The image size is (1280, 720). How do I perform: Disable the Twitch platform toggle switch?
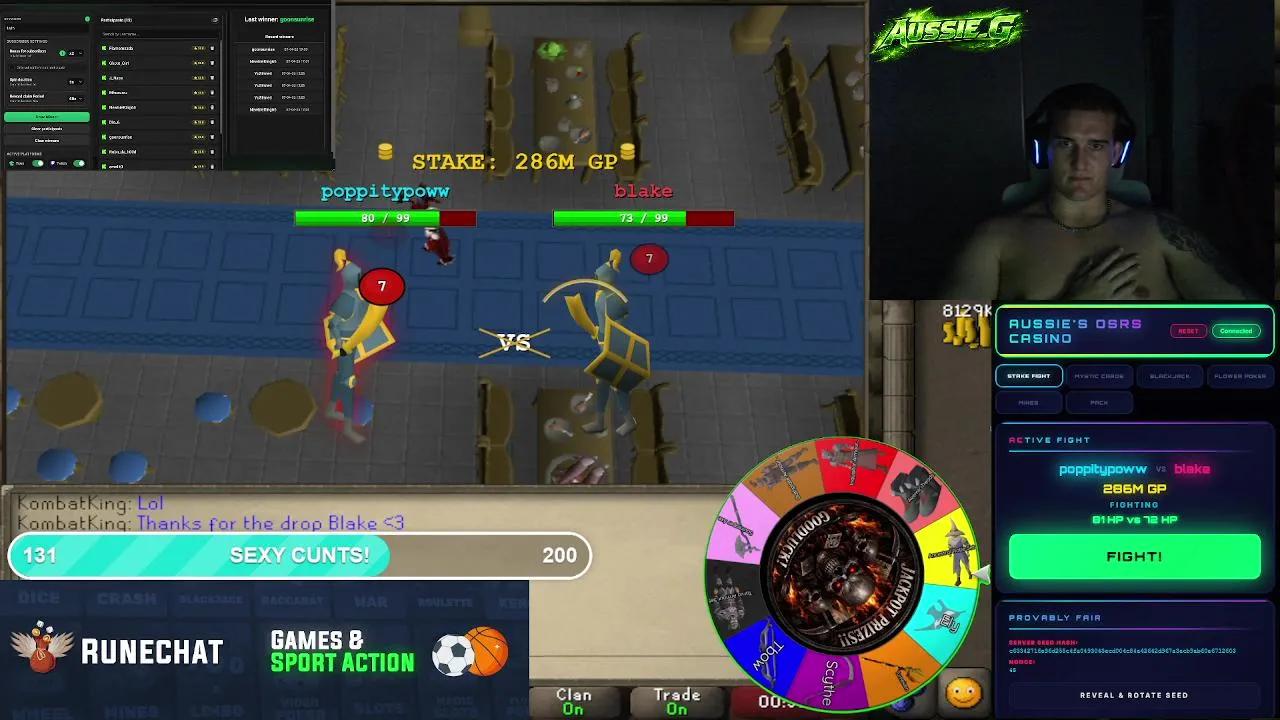tap(79, 163)
